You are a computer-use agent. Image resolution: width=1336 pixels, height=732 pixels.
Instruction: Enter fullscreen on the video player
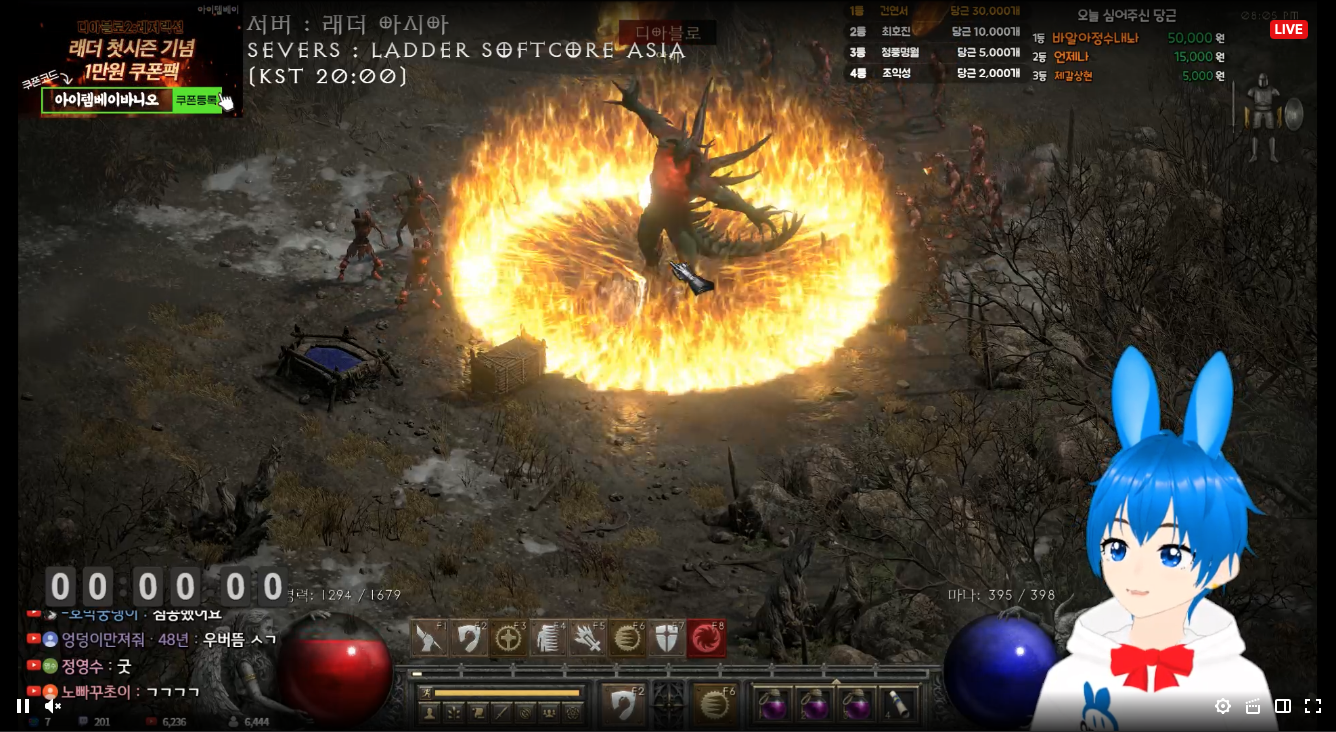pos(1313,706)
